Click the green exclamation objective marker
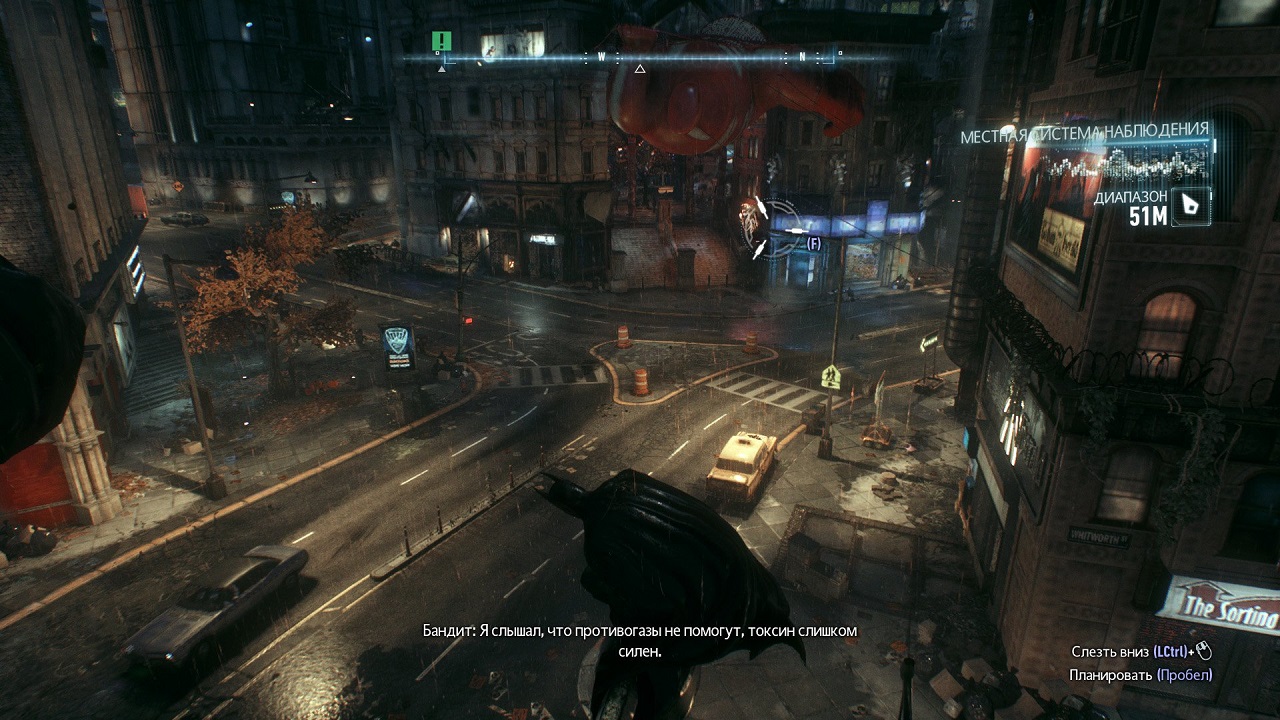The image size is (1280, 720). pos(442,41)
